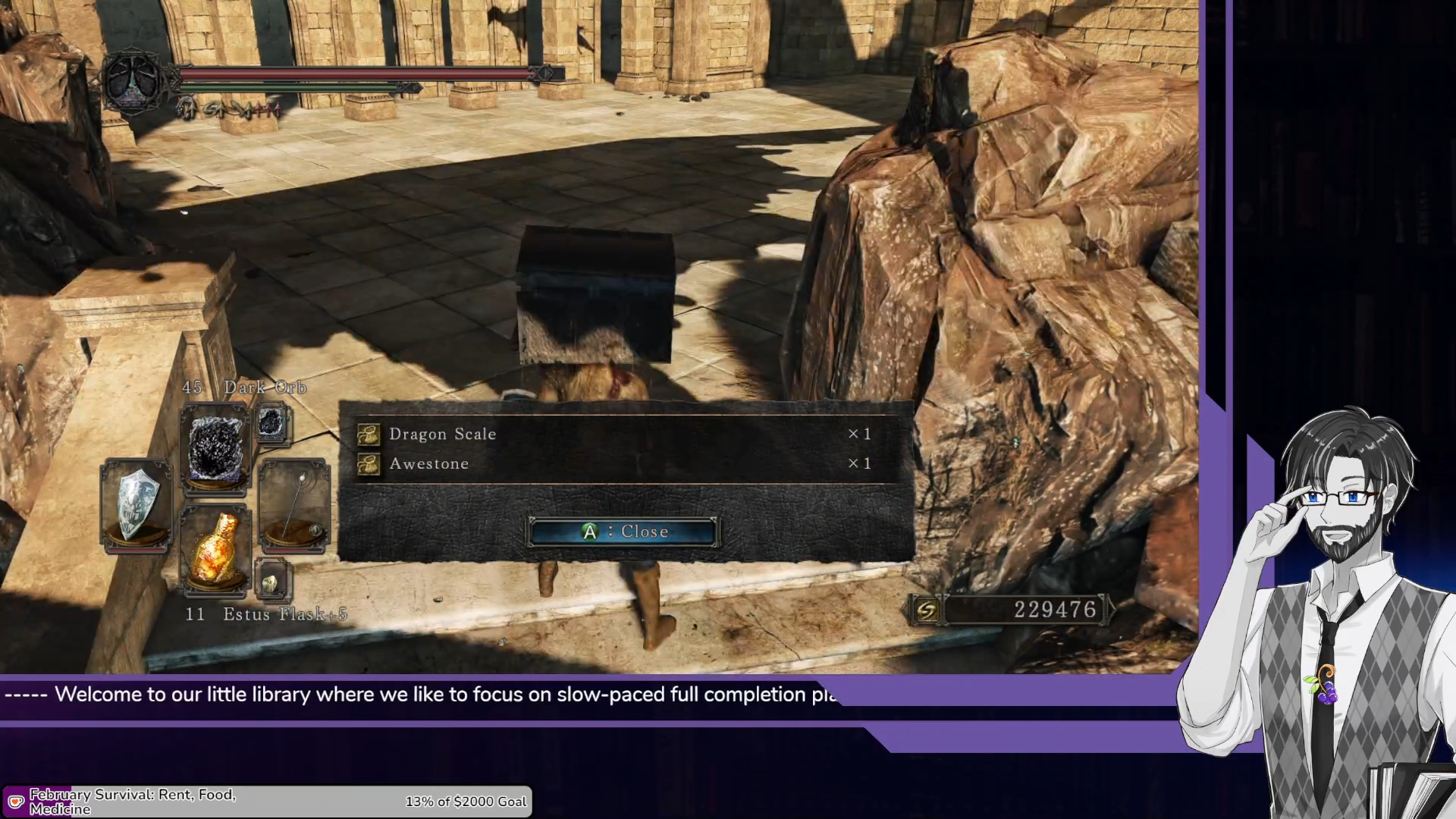
Task: Close the item pickup window
Action: (x=623, y=532)
